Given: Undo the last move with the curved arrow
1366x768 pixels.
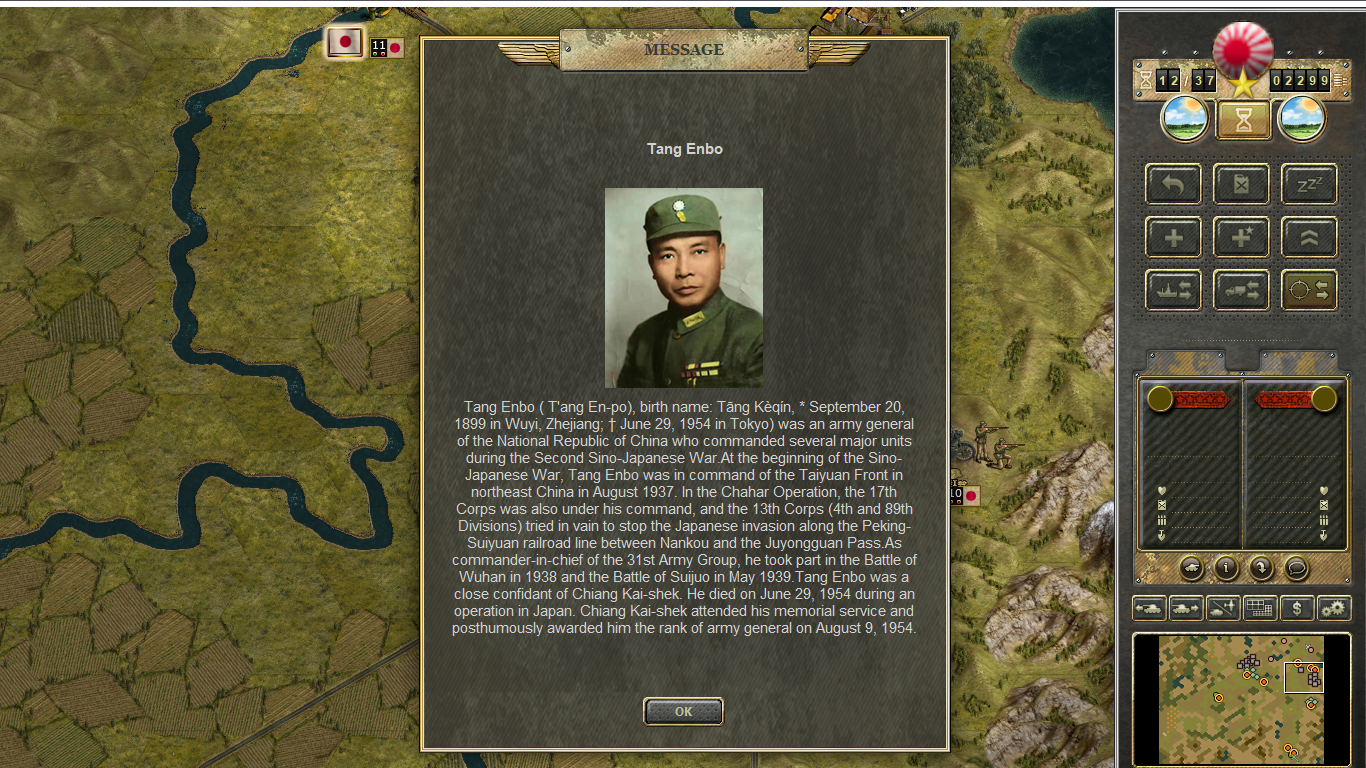Looking at the screenshot, I should click(1173, 185).
